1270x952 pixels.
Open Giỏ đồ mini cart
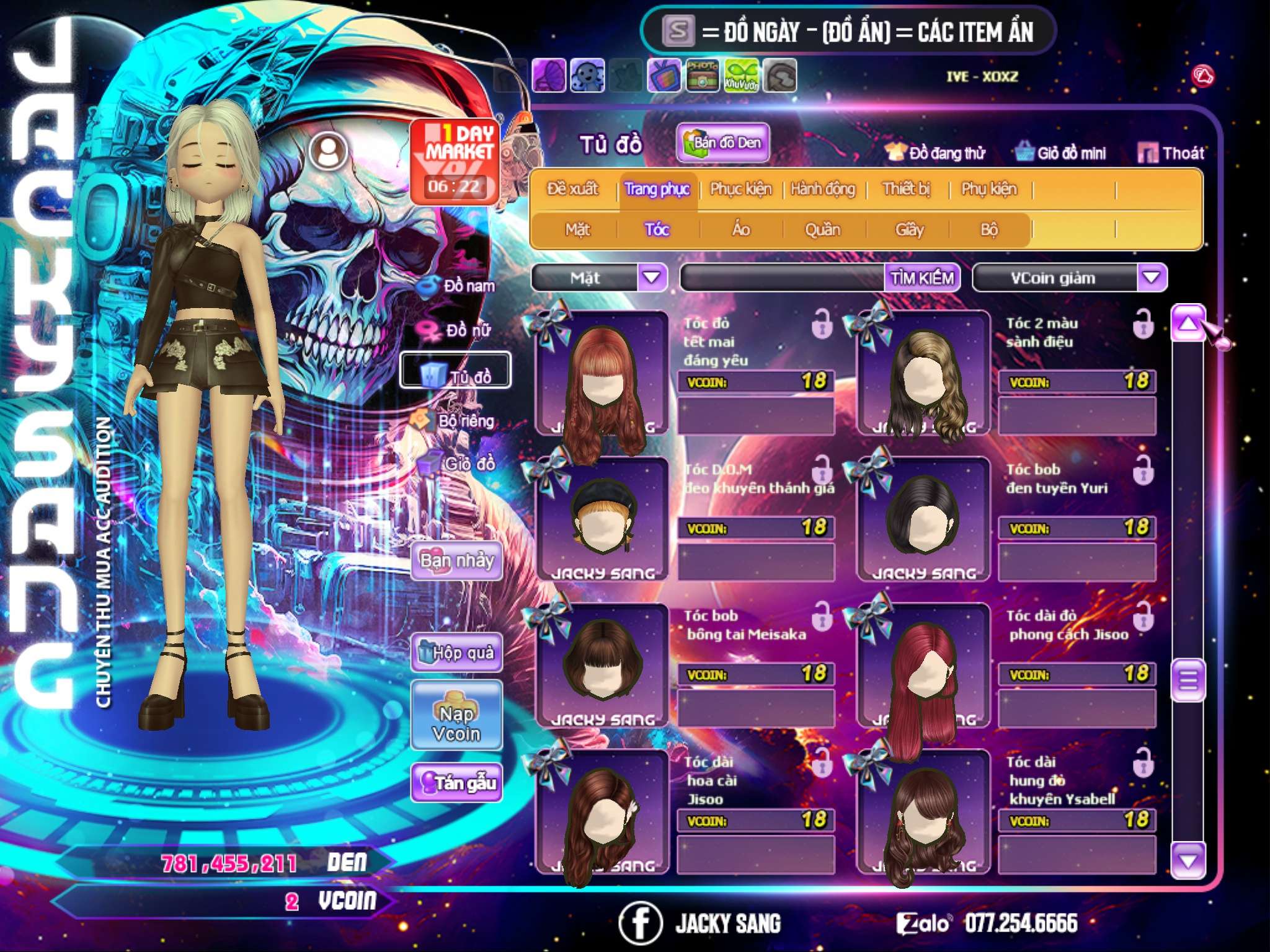[x=1061, y=153]
